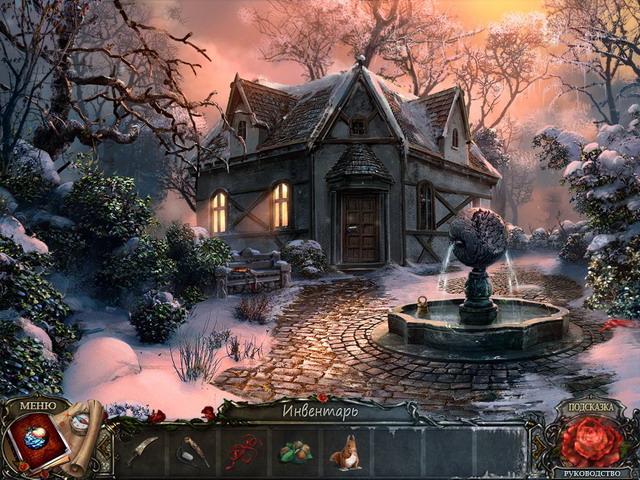The image size is (640, 480).
Task: Select the acorns and nuts item
Action: [x=295, y=452]
